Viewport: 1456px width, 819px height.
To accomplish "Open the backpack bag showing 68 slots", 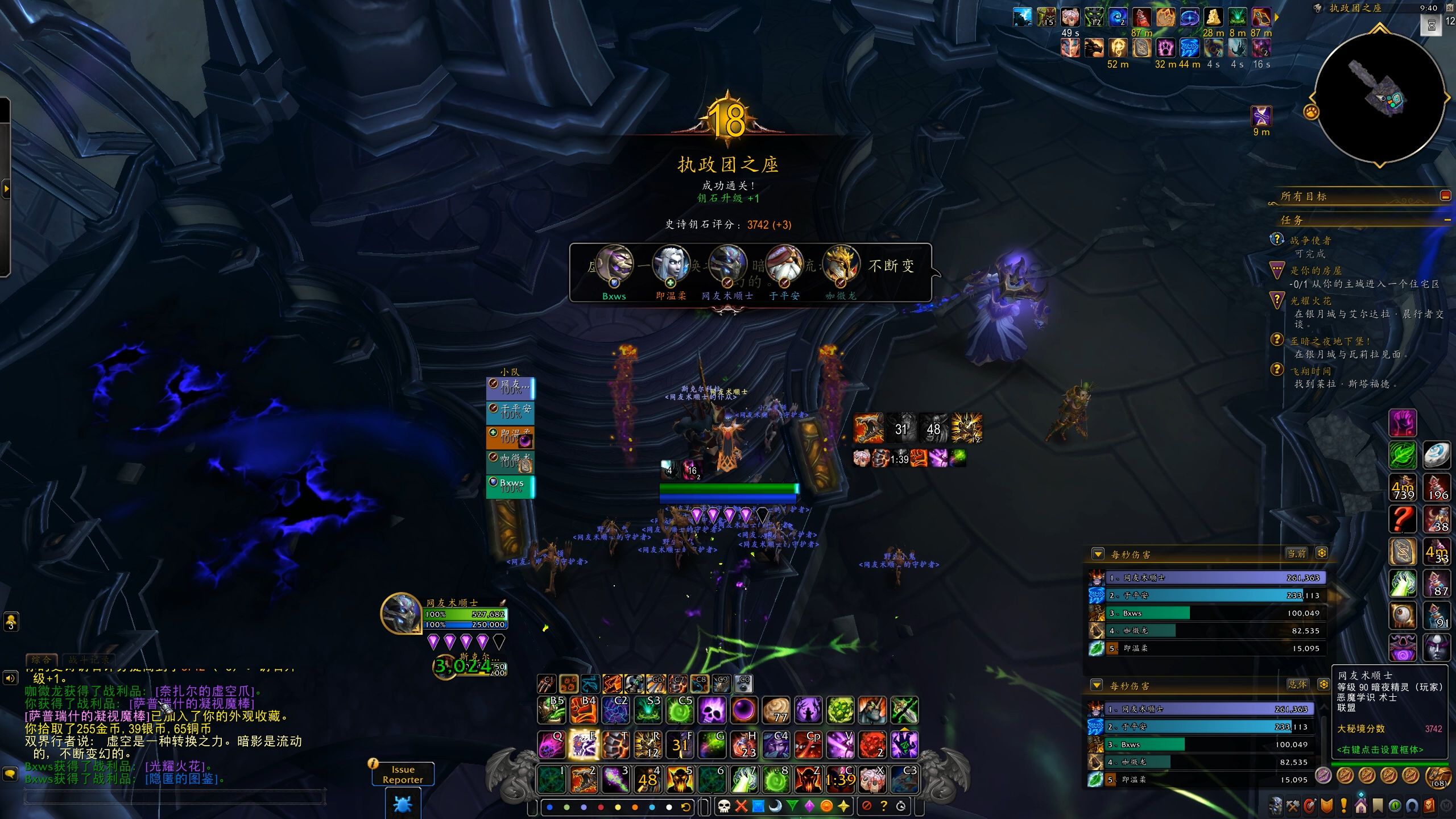I will tap(1439, 775).
